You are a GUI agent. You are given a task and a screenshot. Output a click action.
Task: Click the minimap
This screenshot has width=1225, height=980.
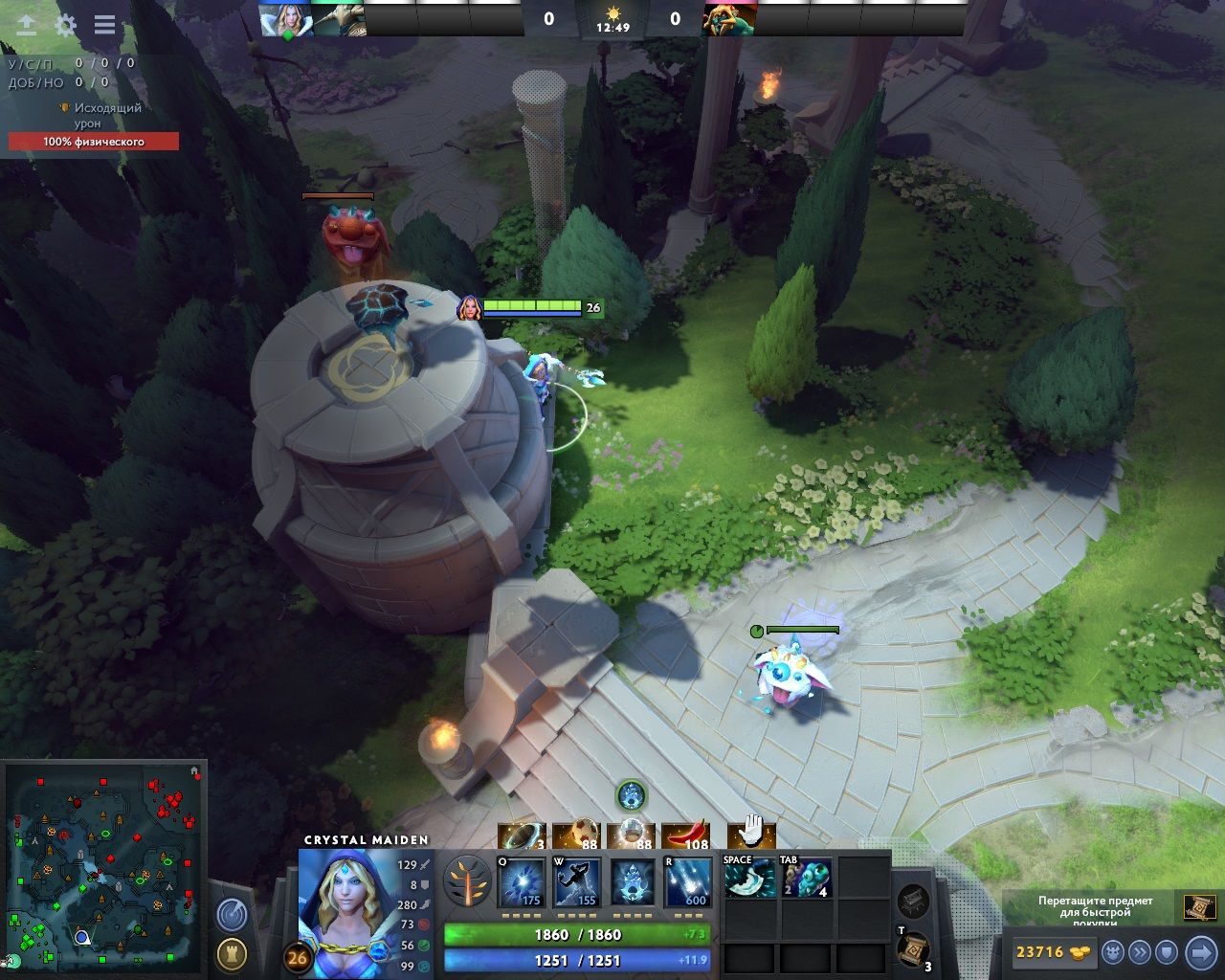click(105, 866)
